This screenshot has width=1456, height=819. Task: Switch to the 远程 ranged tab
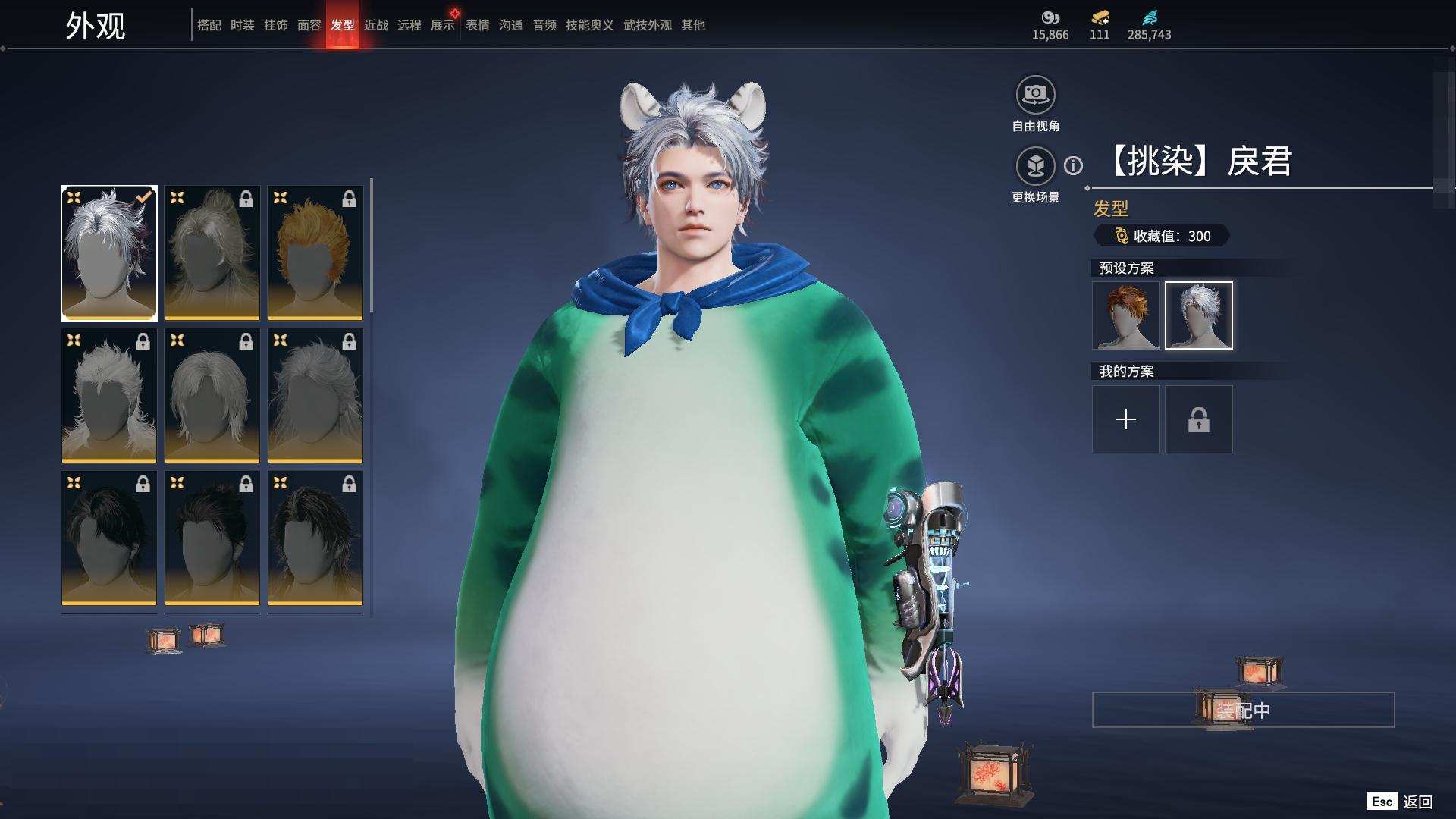click(409, 25)
